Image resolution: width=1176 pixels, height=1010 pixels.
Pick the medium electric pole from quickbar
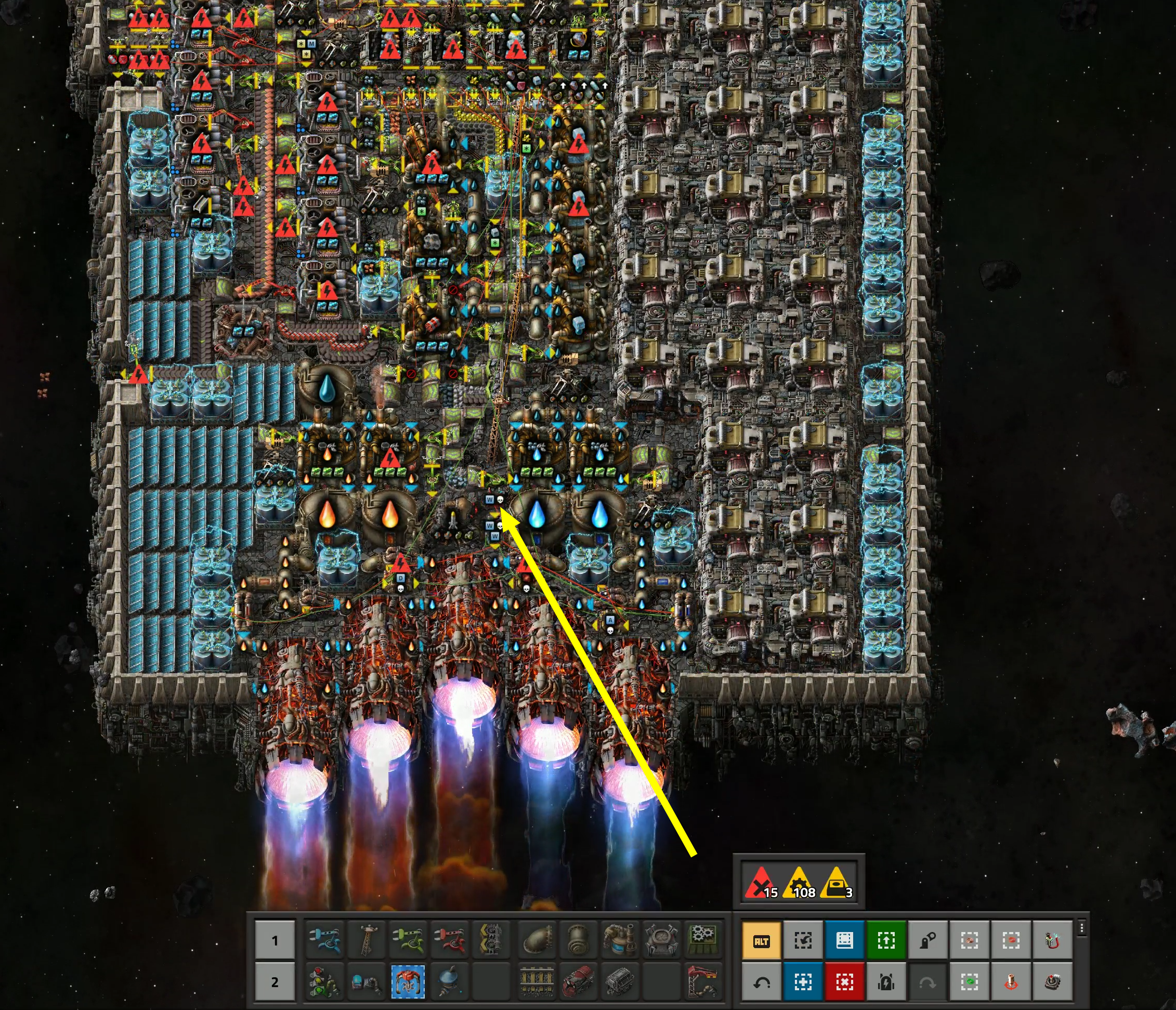pos(365,941)
